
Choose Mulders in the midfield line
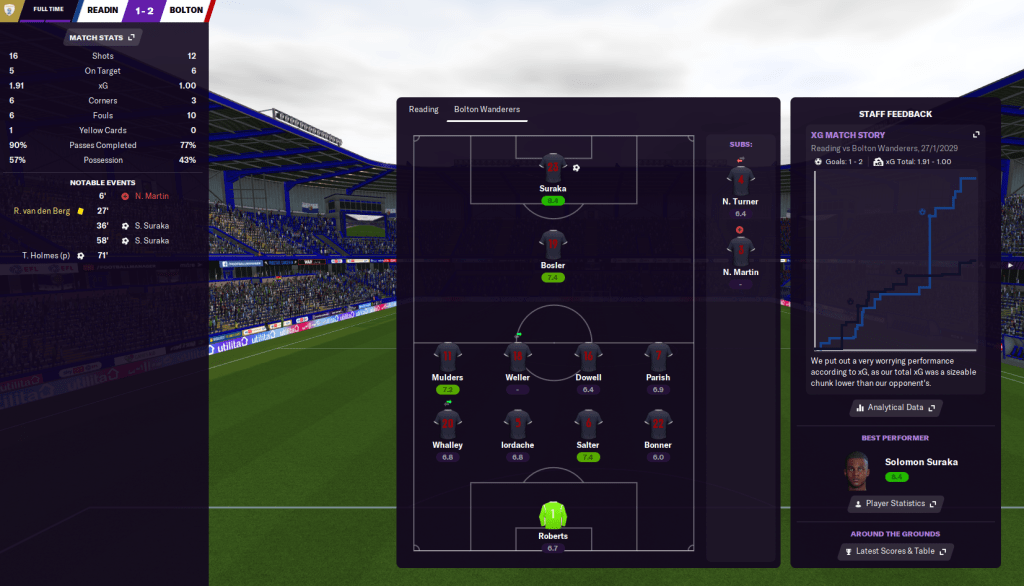[447, 356]
